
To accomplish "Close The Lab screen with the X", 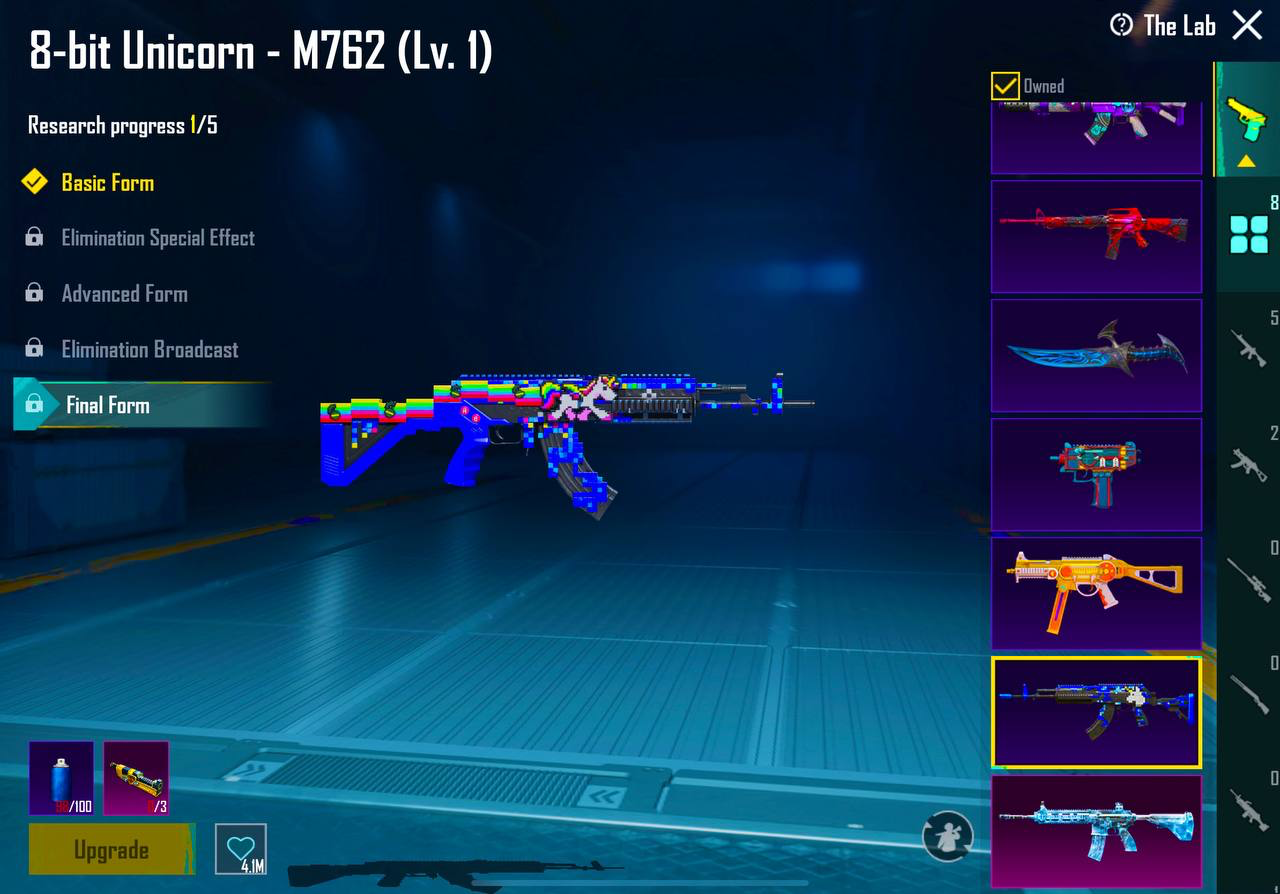I will point(1247,25).
